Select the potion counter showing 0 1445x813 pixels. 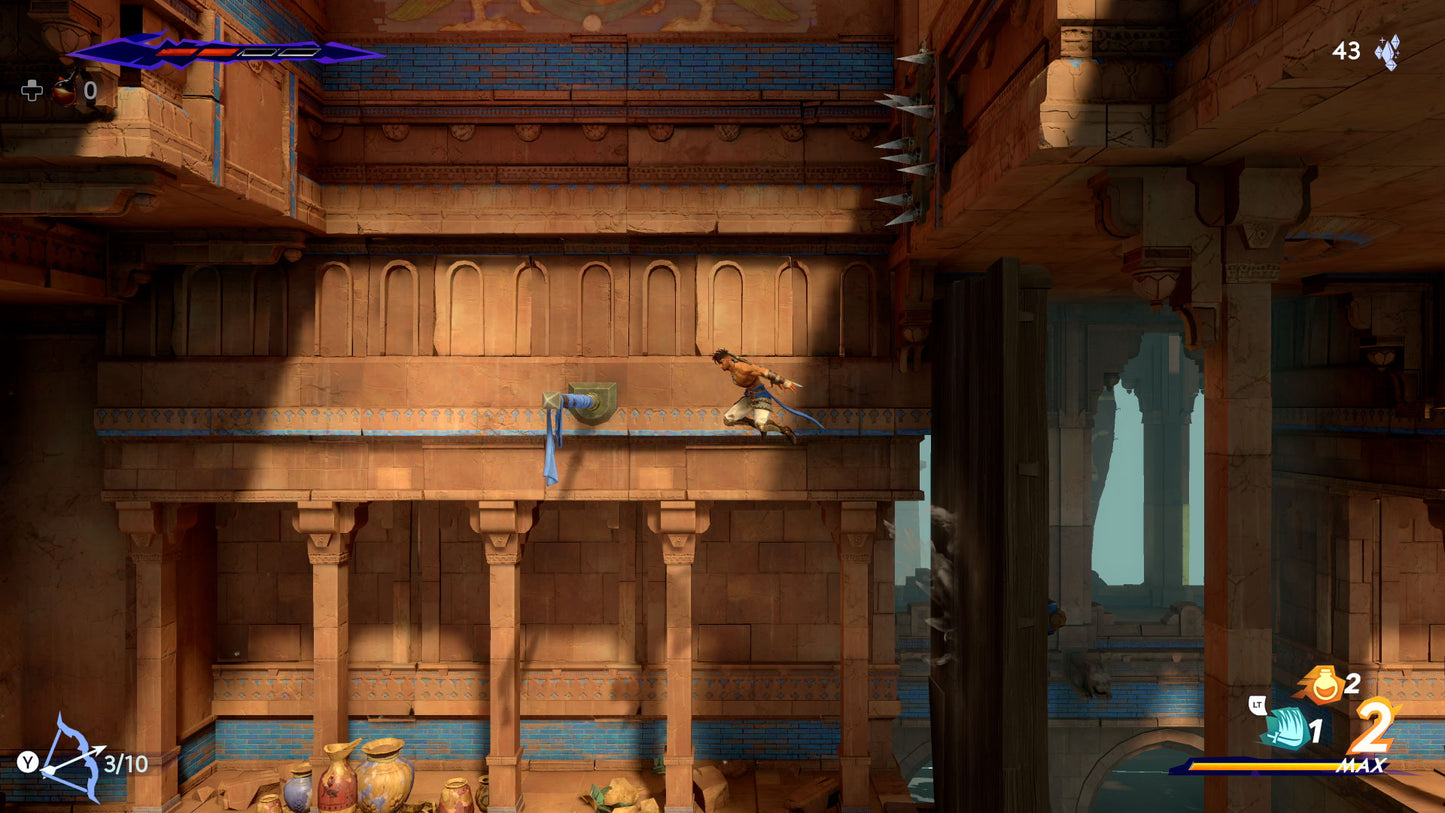[89, 91]
